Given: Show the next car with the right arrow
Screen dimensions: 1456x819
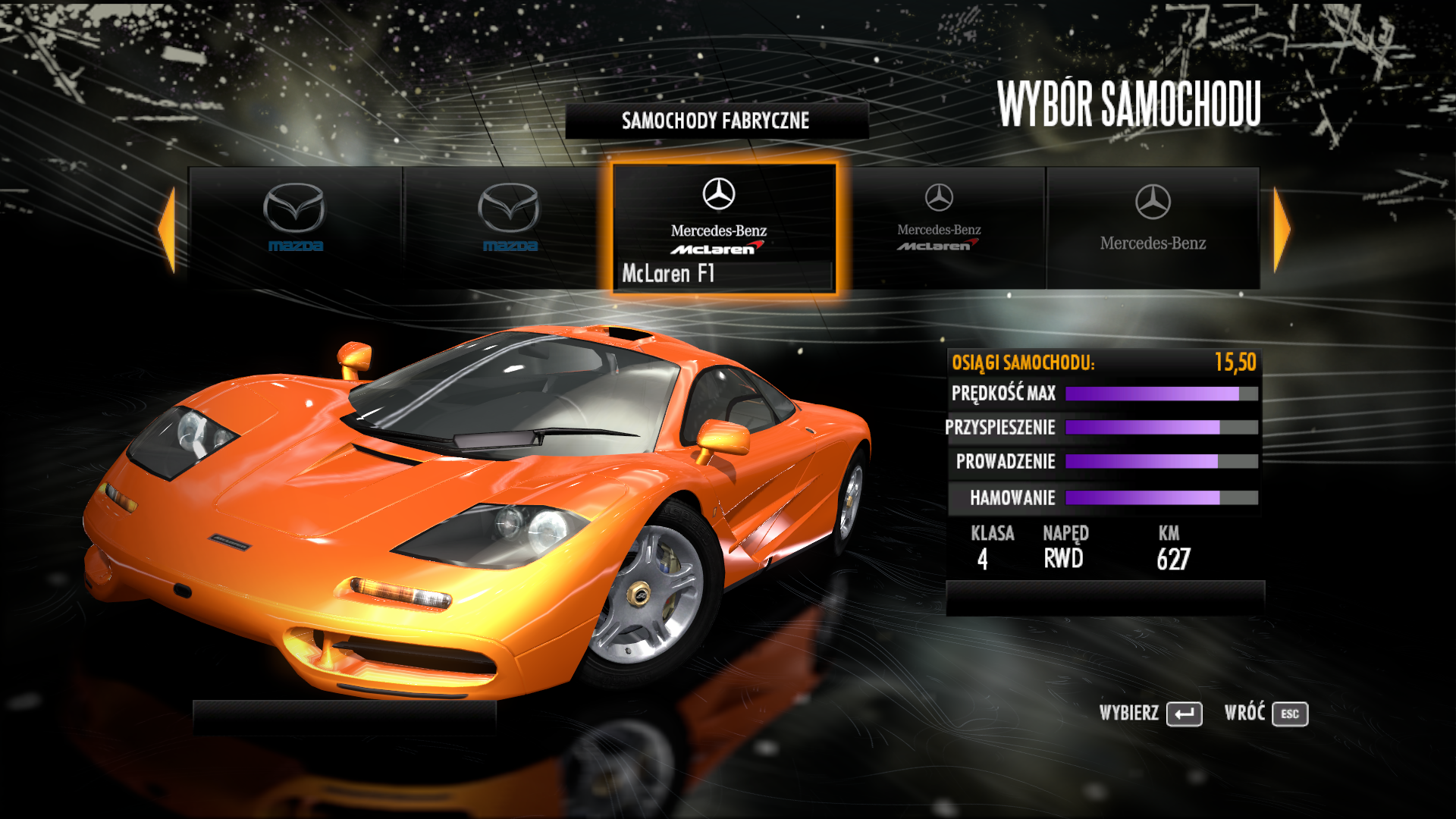Looking at the screenshot, I should (x=1281, y=229).
